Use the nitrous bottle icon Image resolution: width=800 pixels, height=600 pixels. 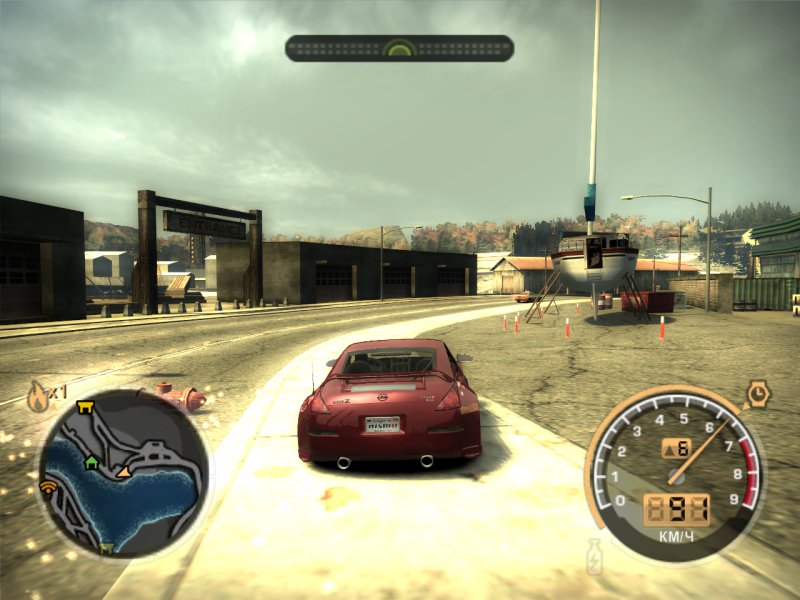tap(594, 557)
